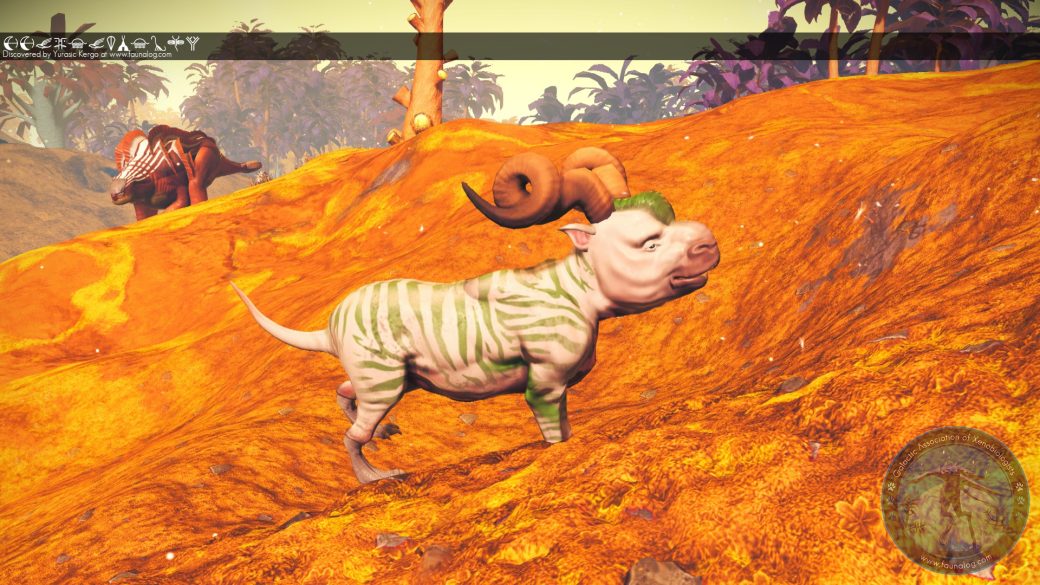The image size is (1040, 585).
Task: Click the www.faunalog.com credit link
Action: (x=140, y=55)
